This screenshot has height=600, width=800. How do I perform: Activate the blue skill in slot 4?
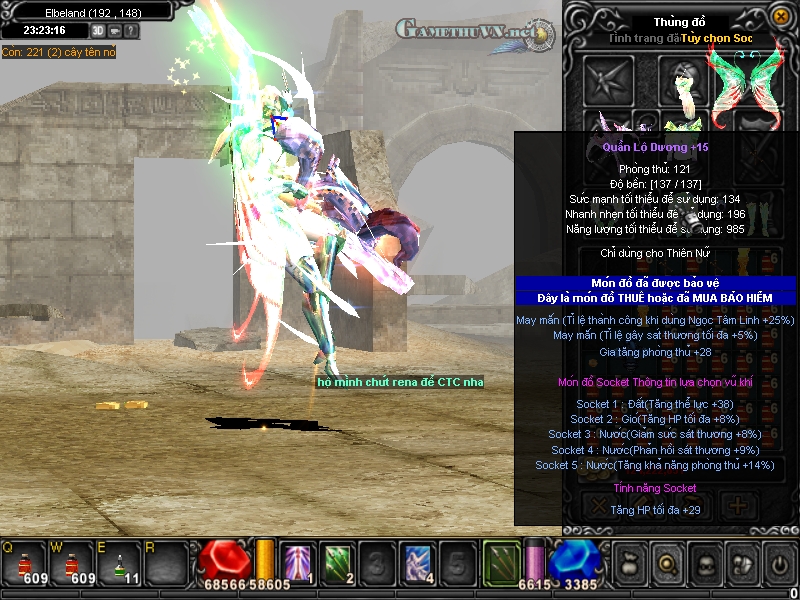(x=416, y=564)
